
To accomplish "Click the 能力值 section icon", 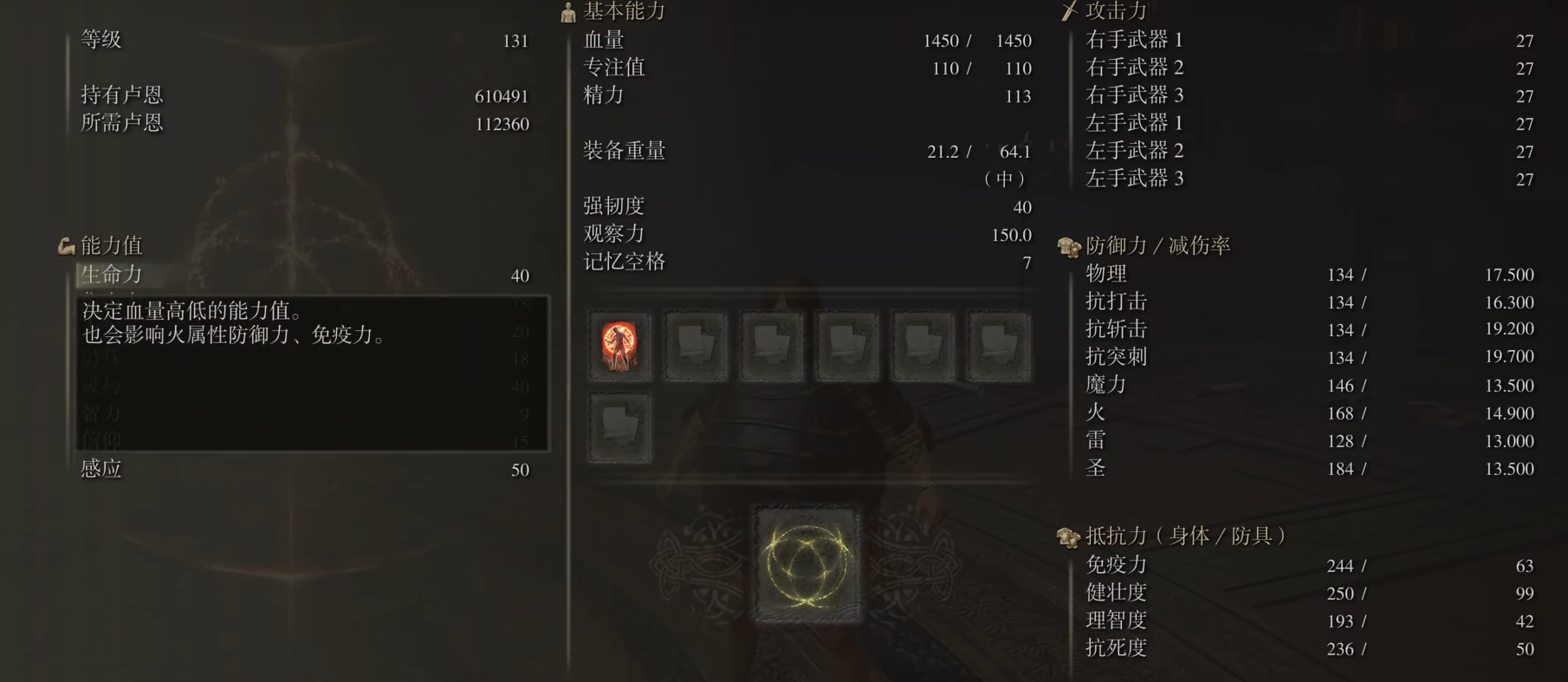I will click(64, 246).
